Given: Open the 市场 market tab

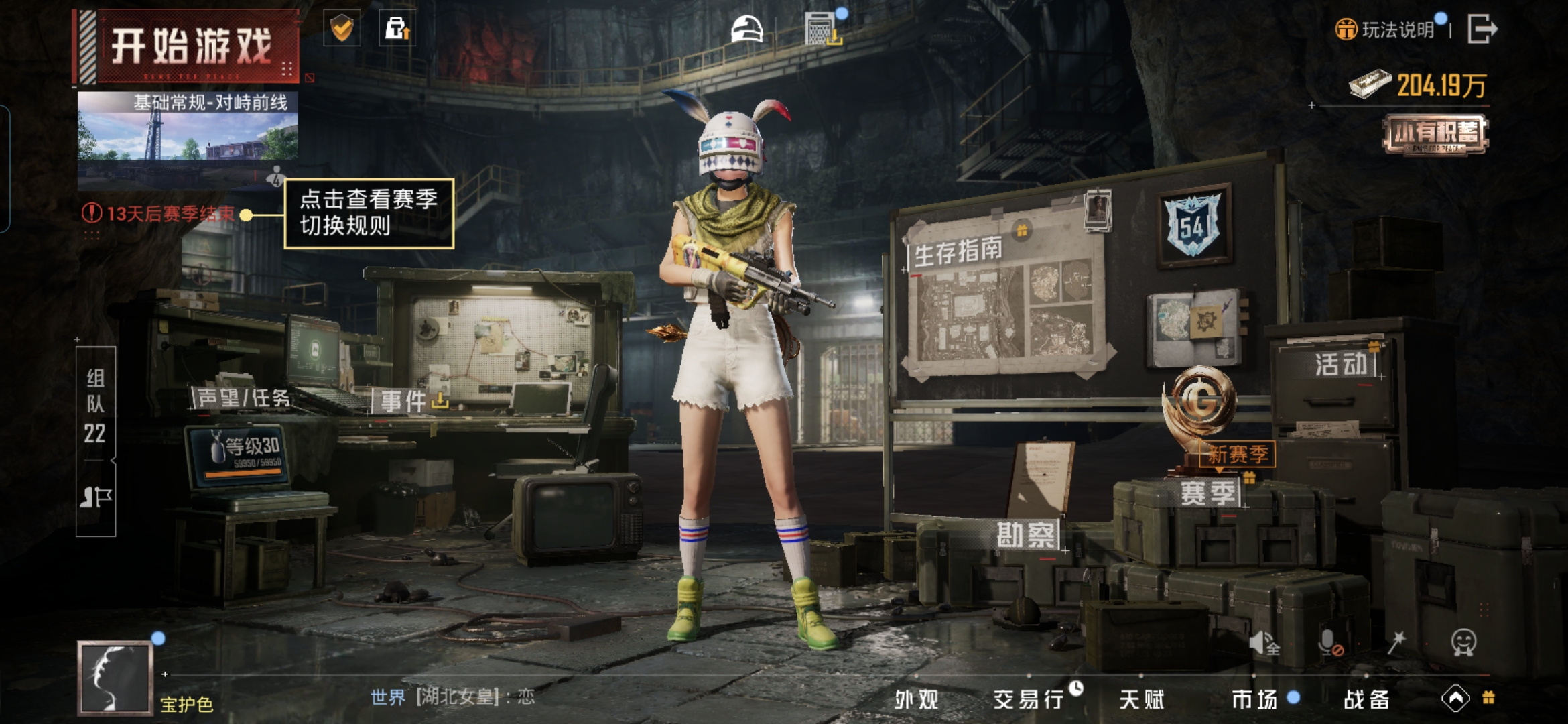Looking at the screenshot, I should point(1254,699).
